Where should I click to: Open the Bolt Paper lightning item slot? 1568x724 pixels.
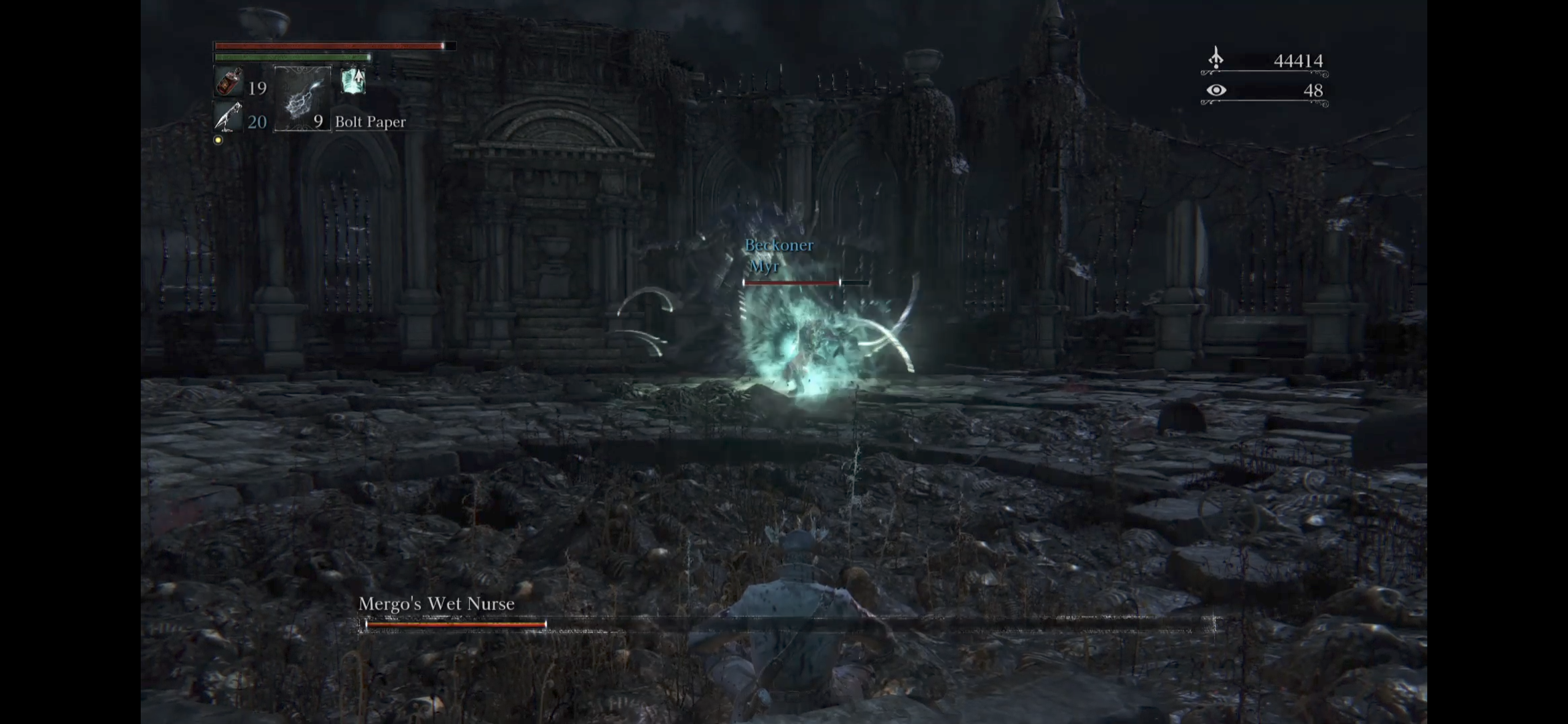[302, 99]
